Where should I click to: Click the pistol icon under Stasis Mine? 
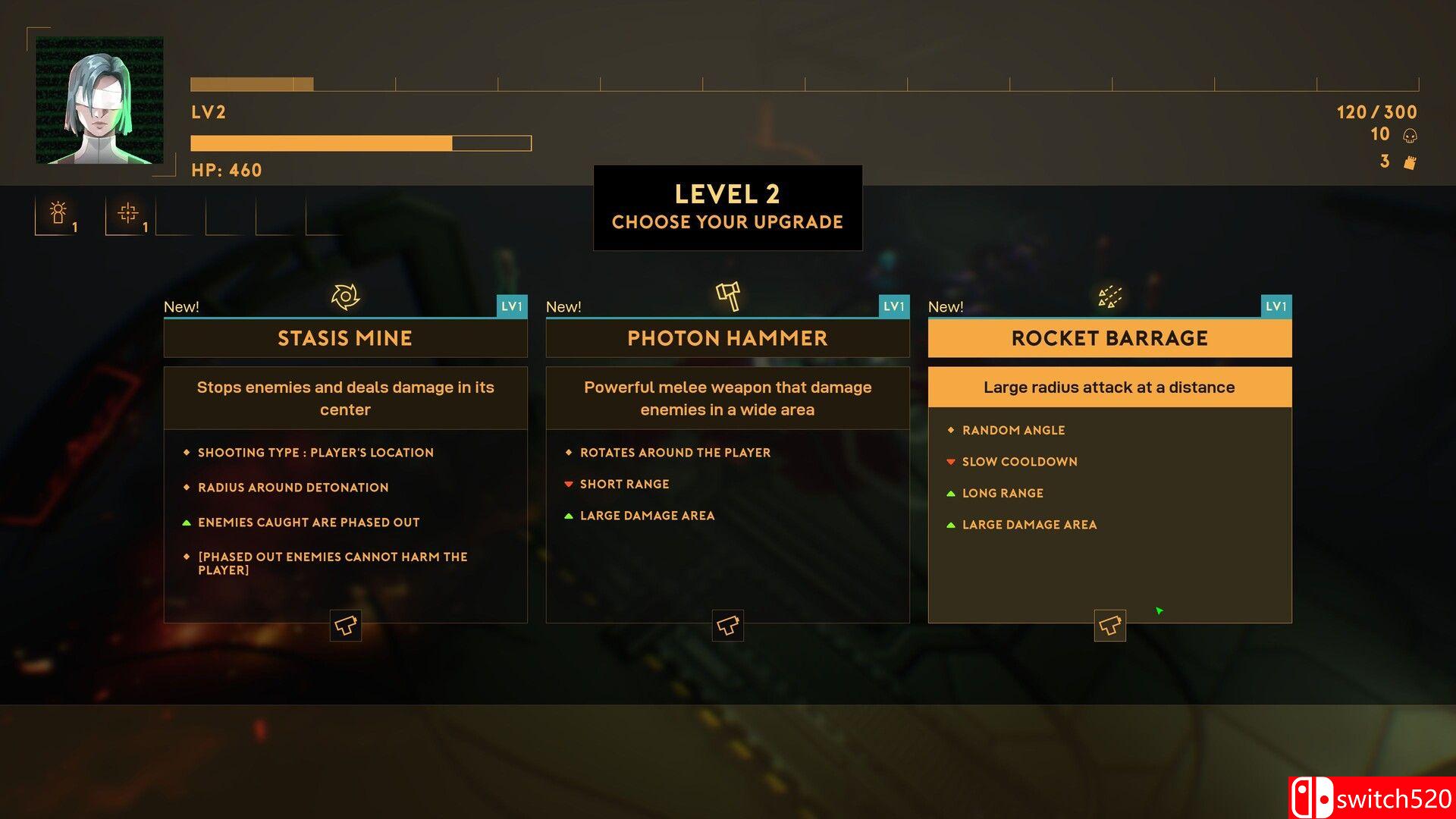tap(346, 626)
